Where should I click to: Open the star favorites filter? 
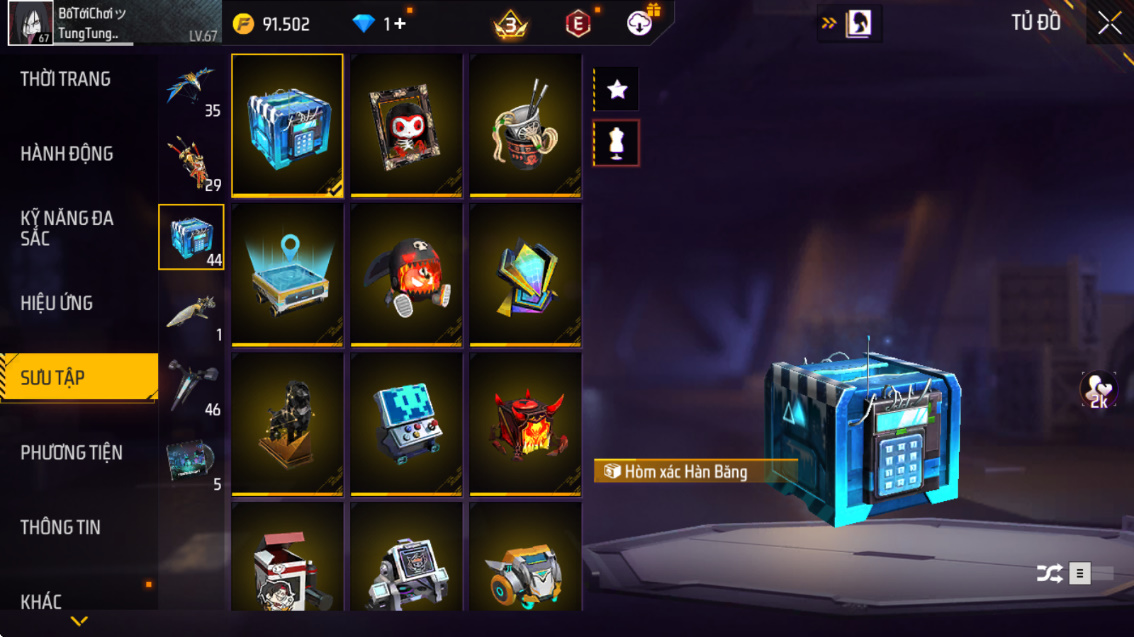pyautogui.click(x=617, y=89)
